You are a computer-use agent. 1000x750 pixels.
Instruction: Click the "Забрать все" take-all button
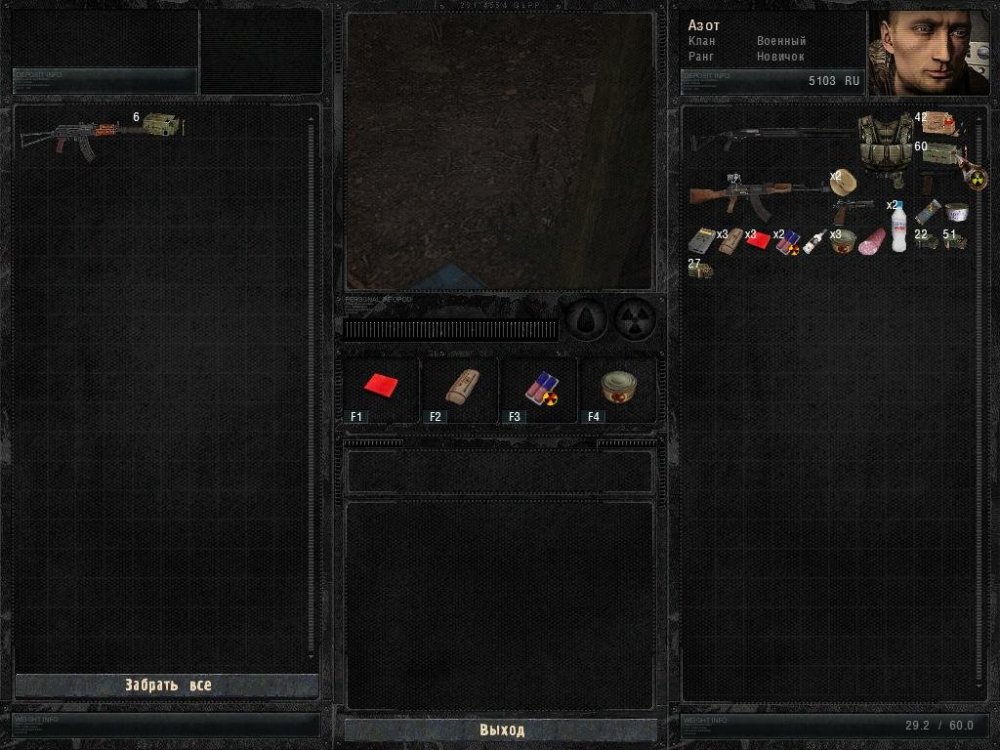(x=167, y=686)
